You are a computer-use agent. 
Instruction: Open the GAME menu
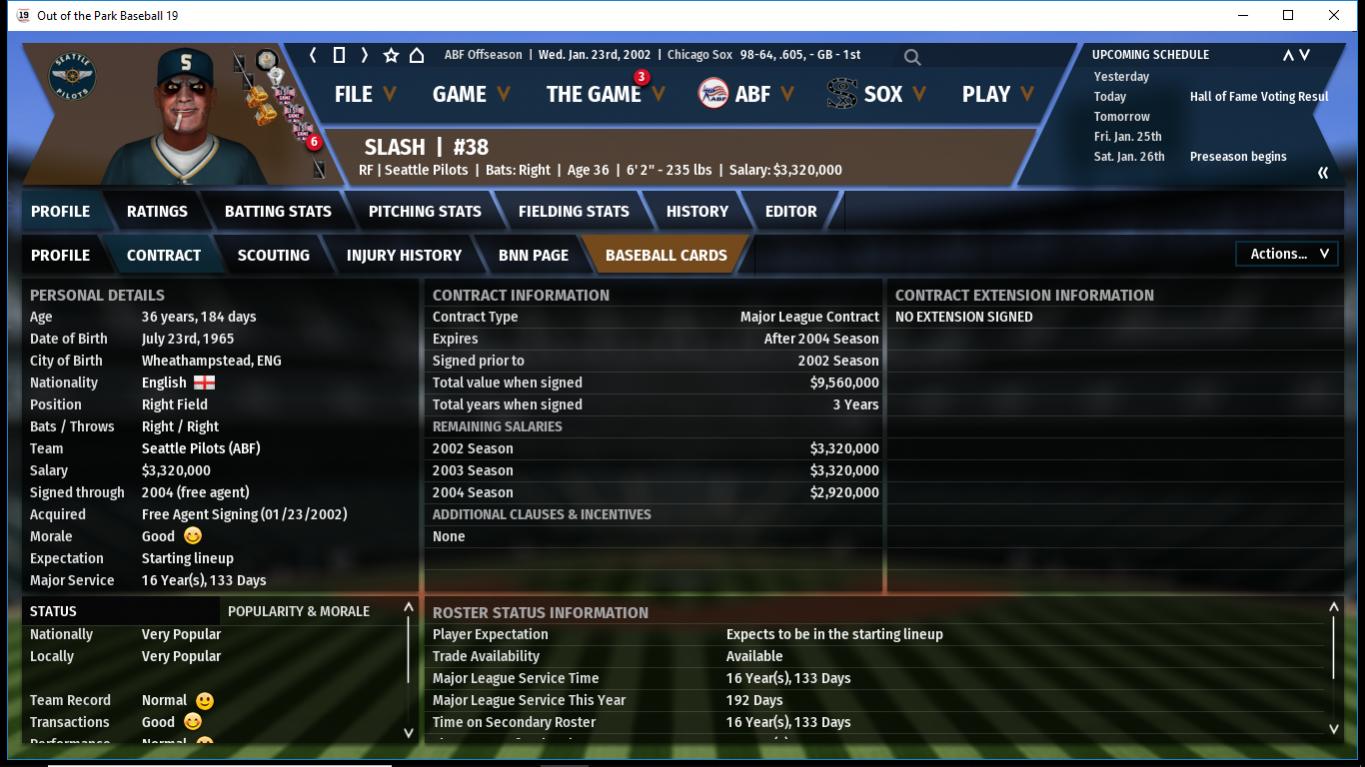(x=471, y=94)
